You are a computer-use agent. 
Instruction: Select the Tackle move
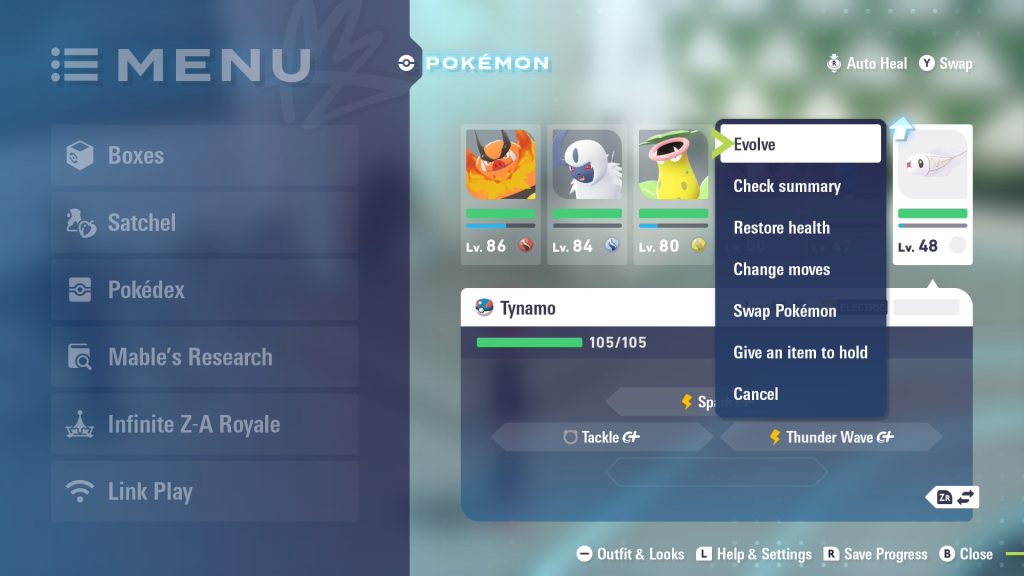[x=601, y=437]
